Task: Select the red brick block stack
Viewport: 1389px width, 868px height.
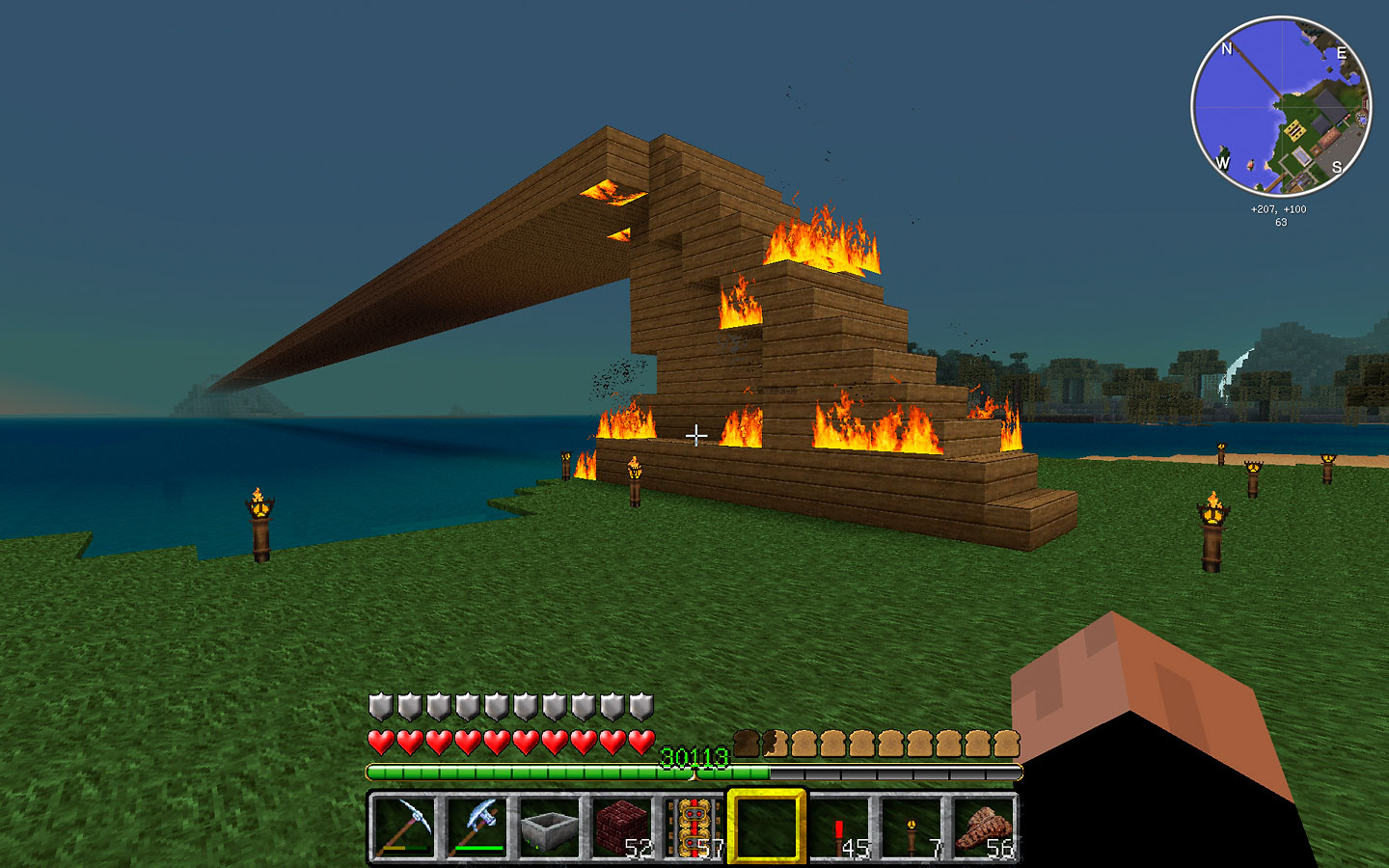Action: tap(621, 827)
